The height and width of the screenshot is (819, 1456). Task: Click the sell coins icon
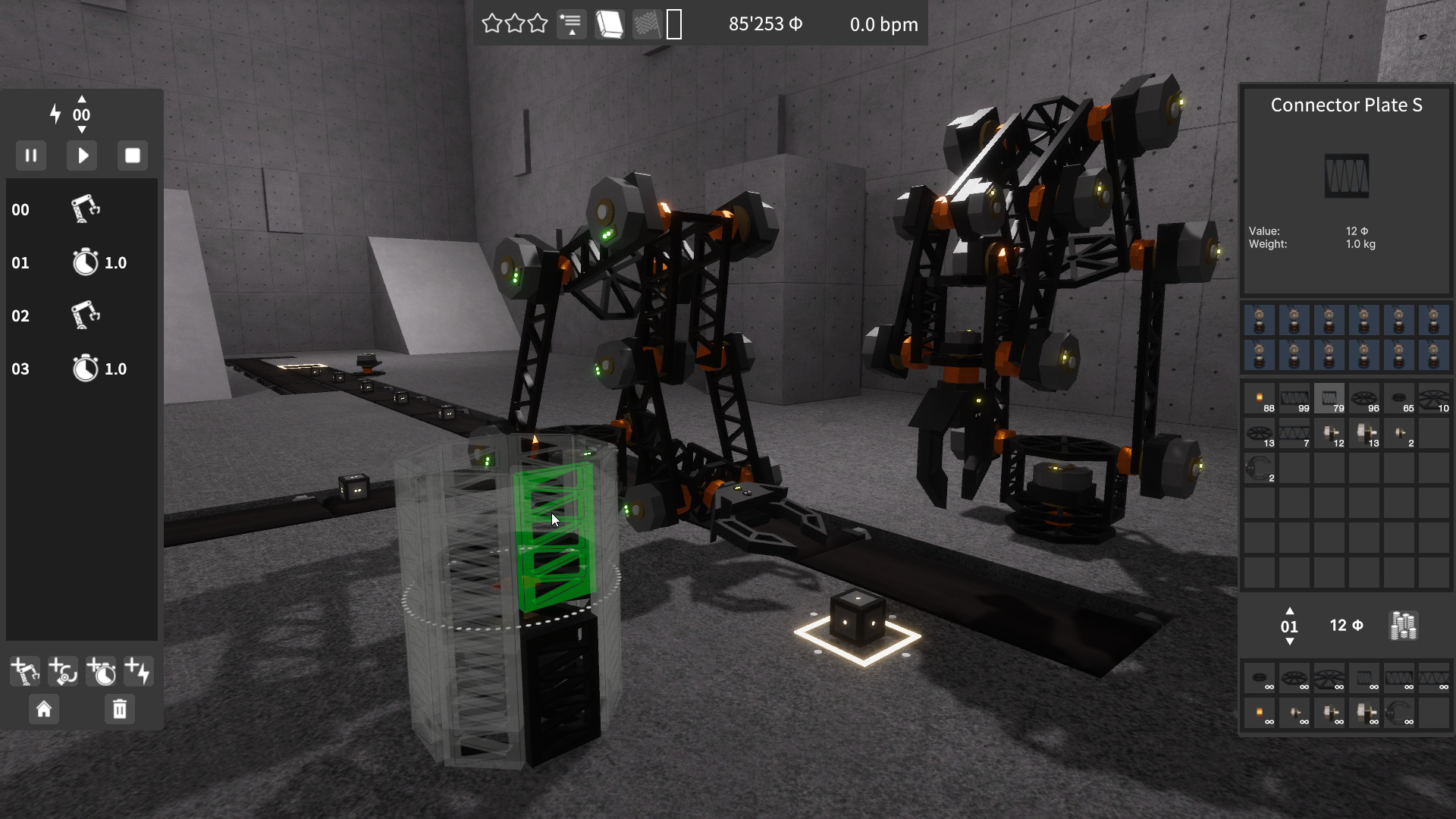pyautogui.click(x=1404, y=626)
